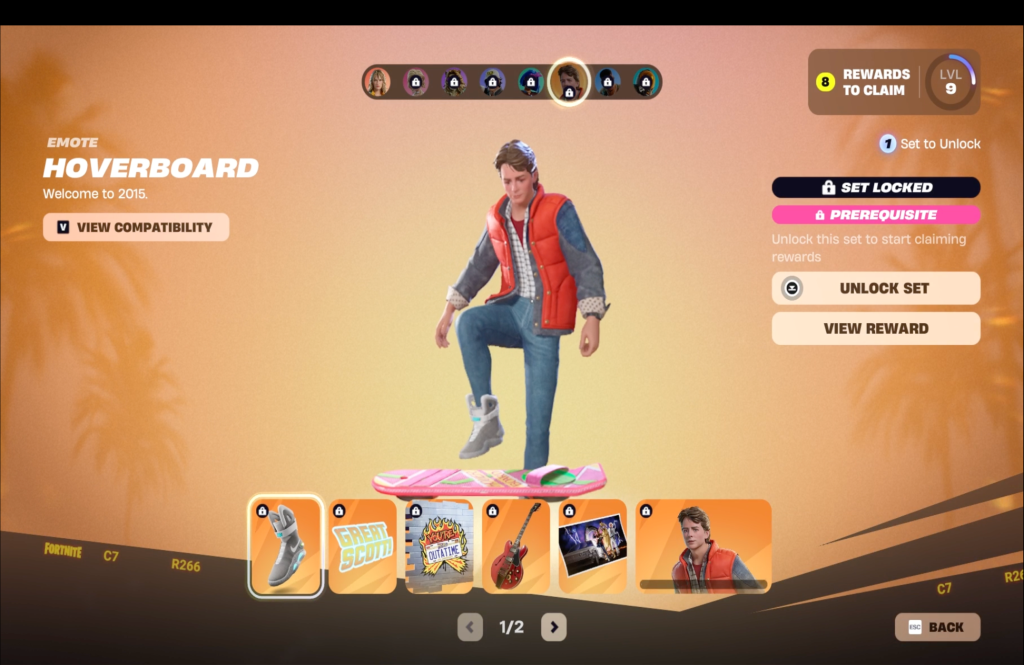1024x665 pixels.
Task: Go to the previous rewards page
Action: 470,627
